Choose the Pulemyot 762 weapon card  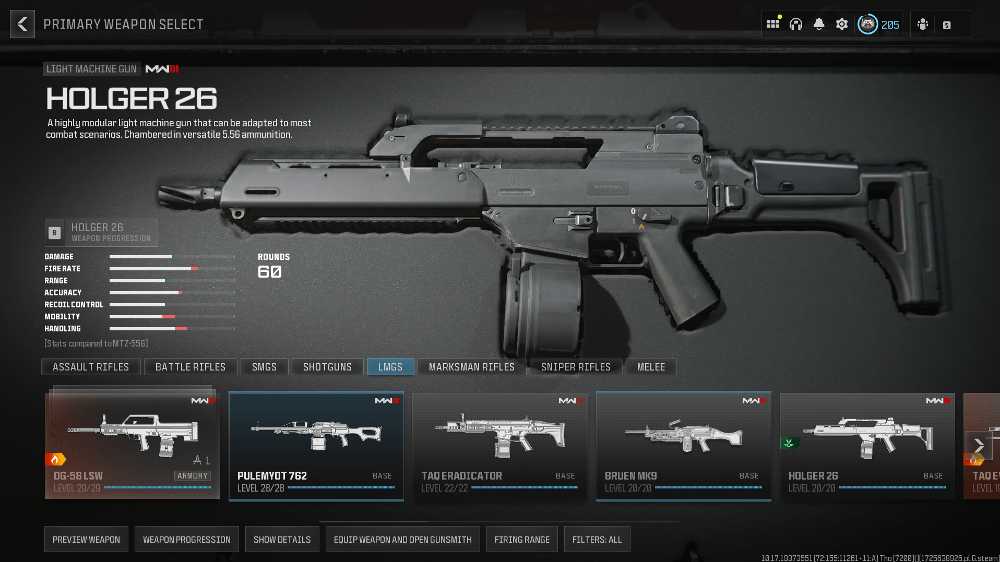point(316,445)
